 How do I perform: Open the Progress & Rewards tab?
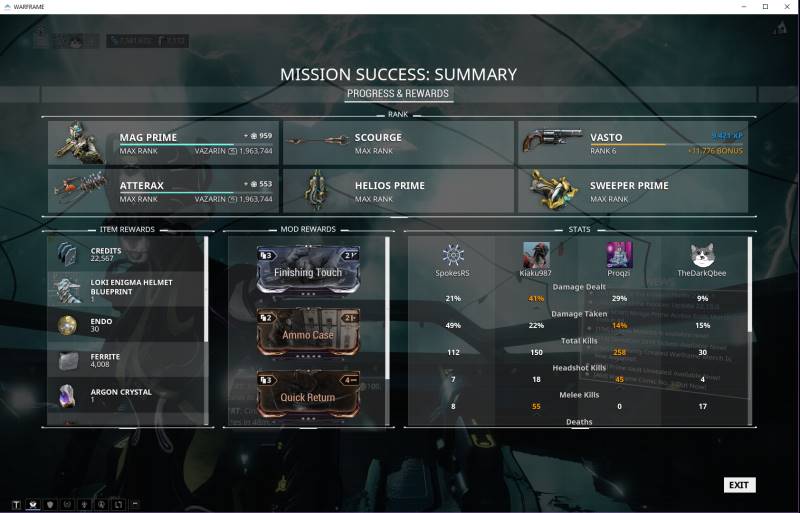[x=399, y=94]
